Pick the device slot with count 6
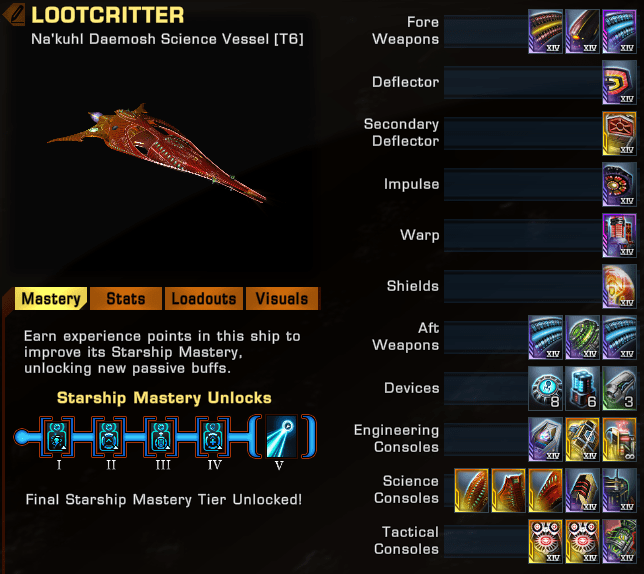644x574 pixels. pyautogui.click(x=583, y=388)
